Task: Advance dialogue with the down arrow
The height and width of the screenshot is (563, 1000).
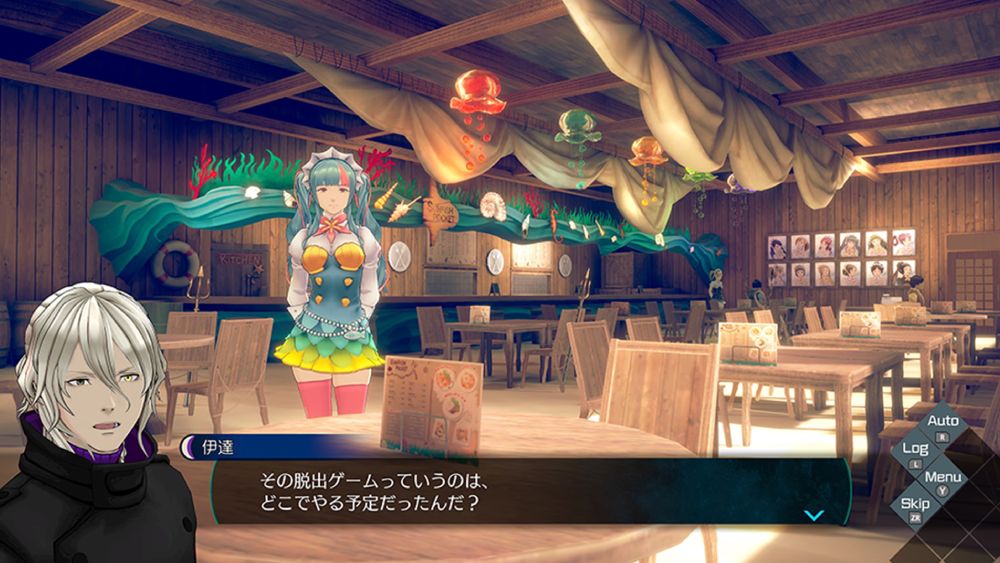Action: (x=814, y=515)
